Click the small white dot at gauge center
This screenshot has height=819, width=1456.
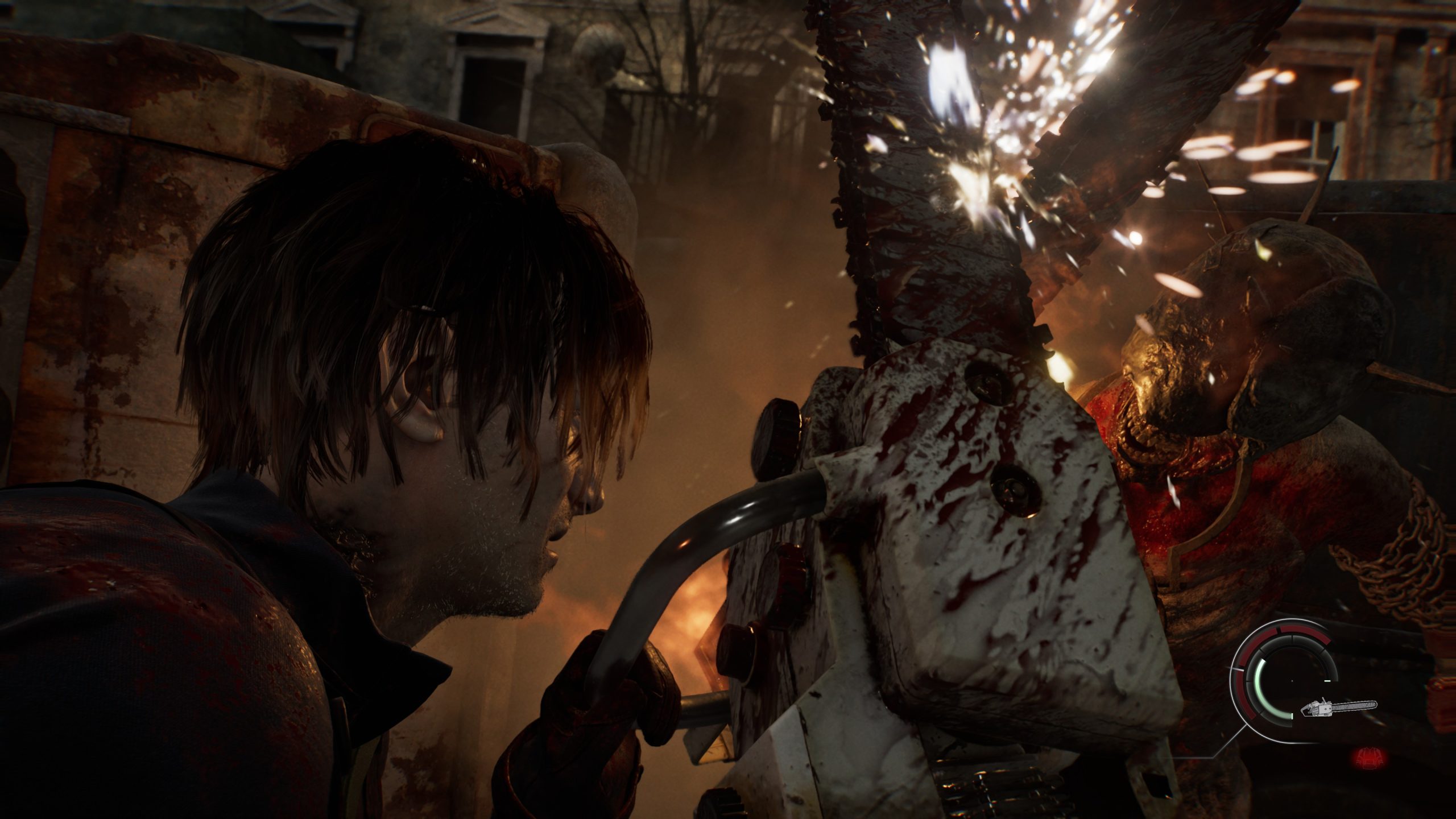tap(1292, 681)
